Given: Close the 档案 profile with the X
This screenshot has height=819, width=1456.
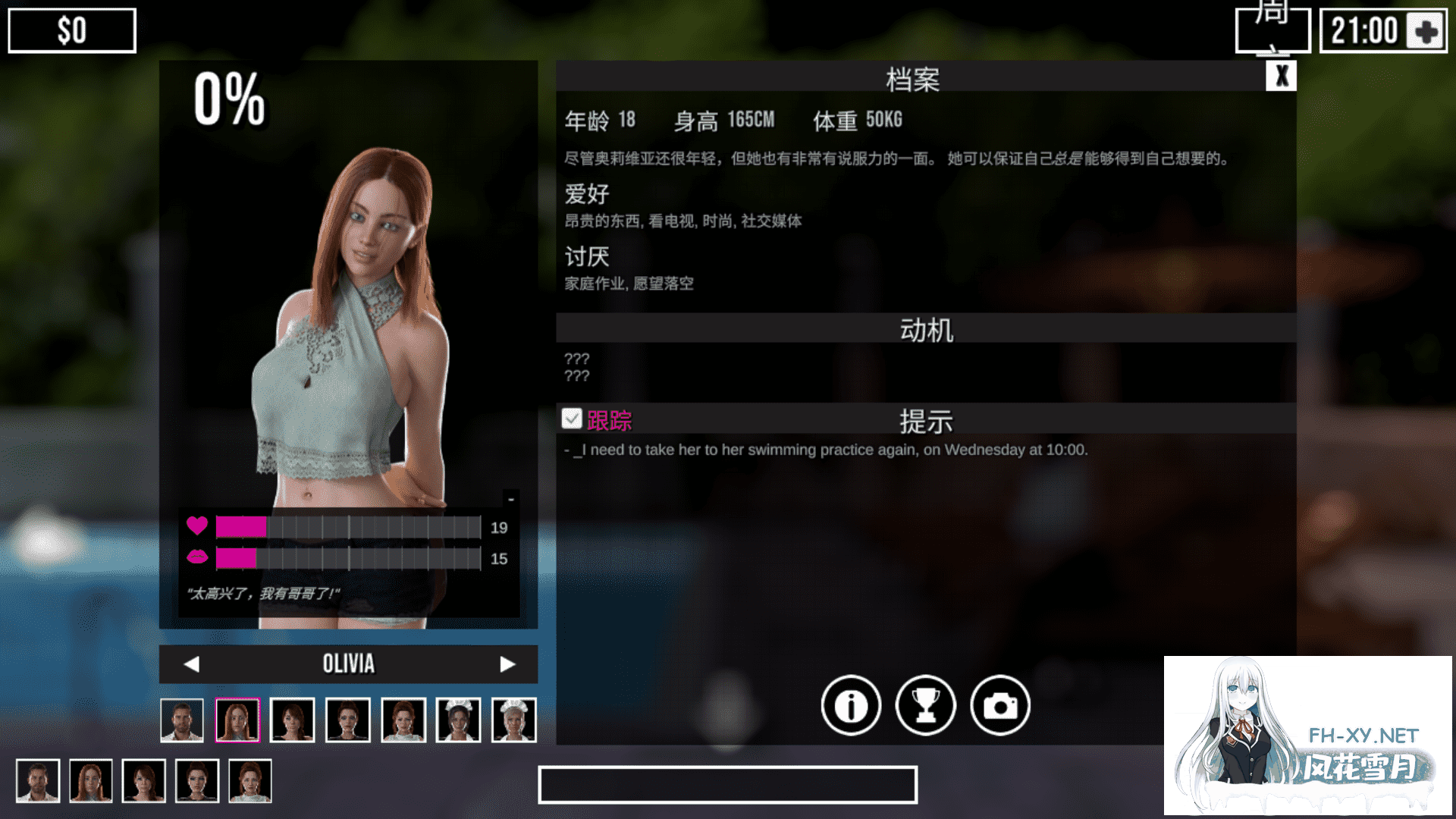Looking at the screenshot, I should [x=1282, y=75].
